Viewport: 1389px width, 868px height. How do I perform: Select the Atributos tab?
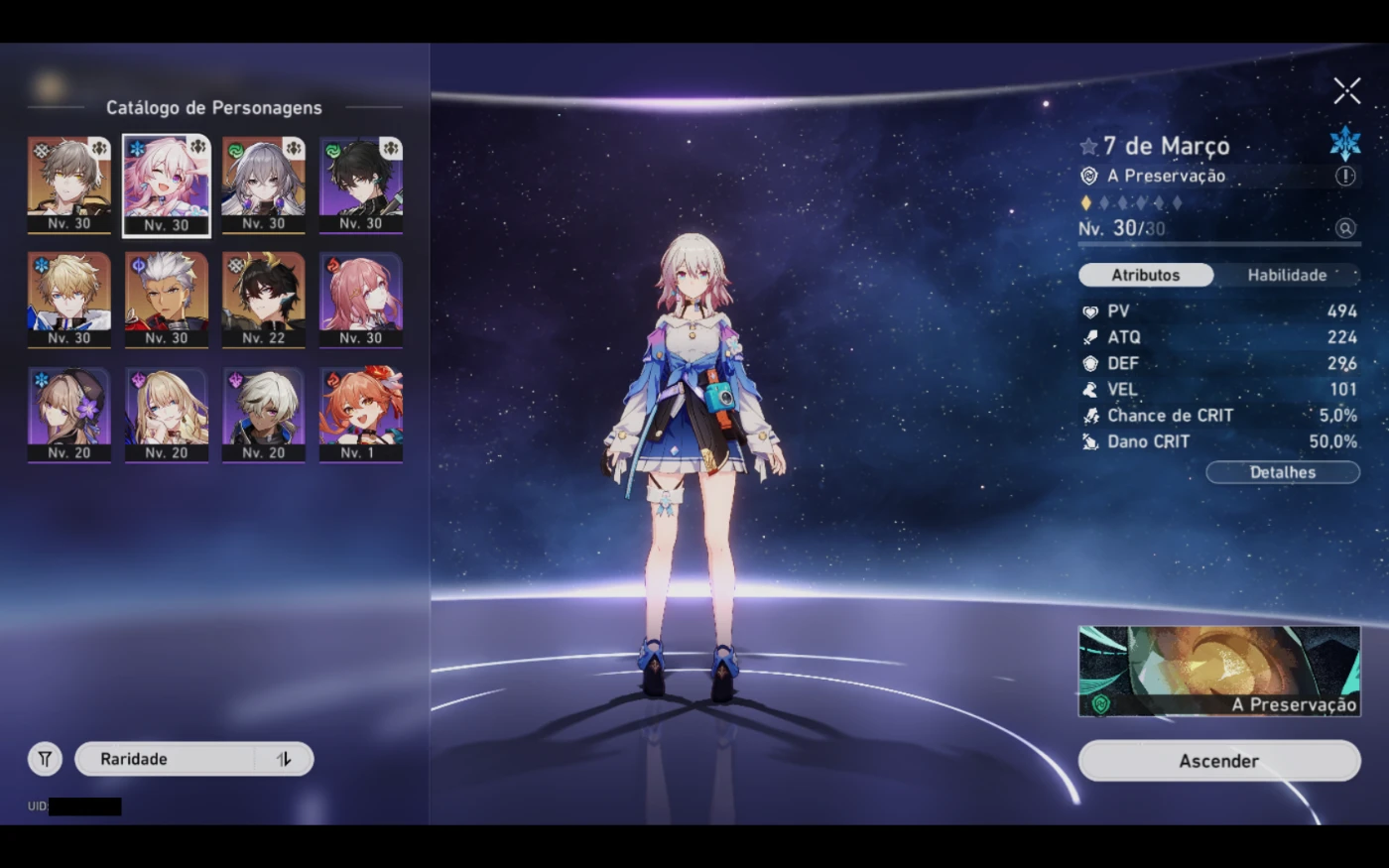1145,275
